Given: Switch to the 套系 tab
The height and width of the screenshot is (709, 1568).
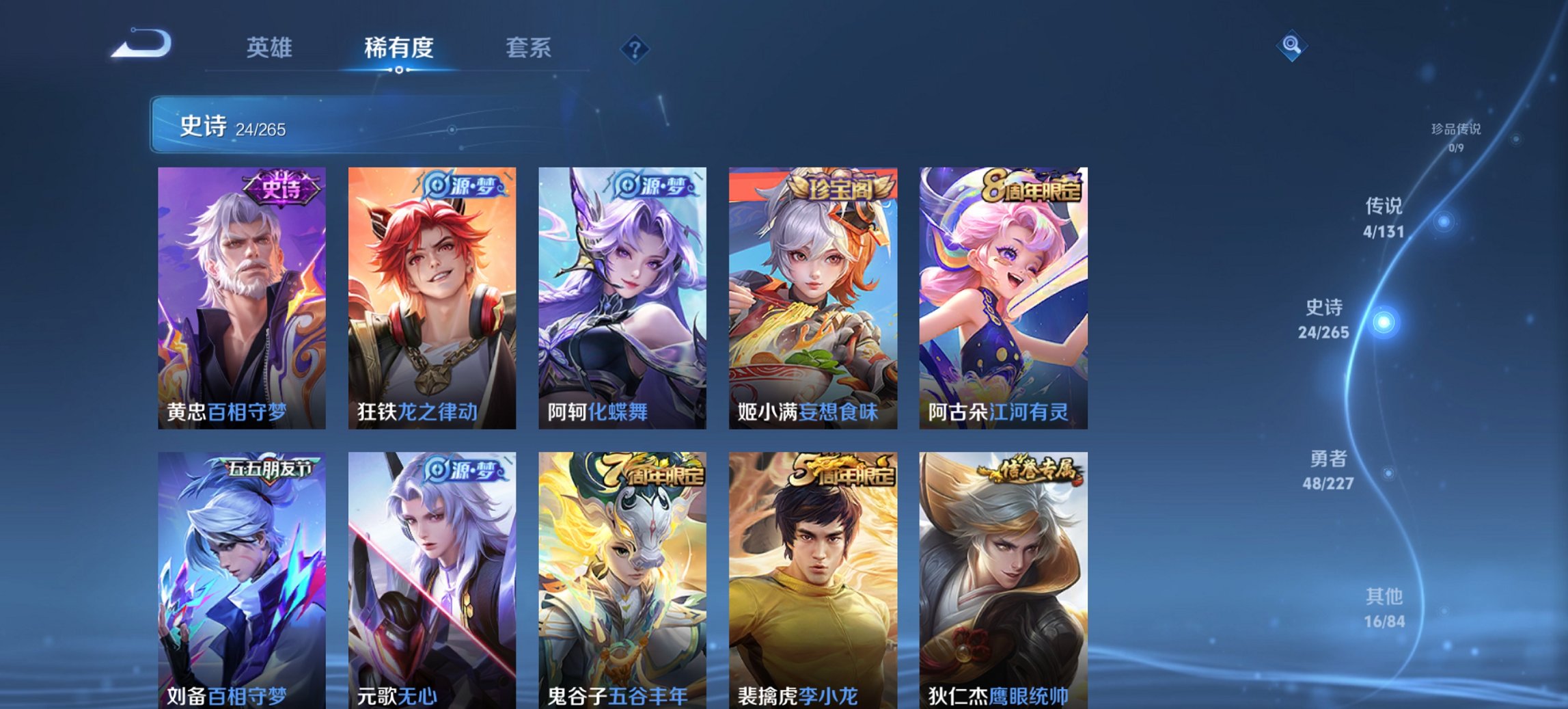Looking at the screenshot, I should pyautogui.click(x=529, y=48).
